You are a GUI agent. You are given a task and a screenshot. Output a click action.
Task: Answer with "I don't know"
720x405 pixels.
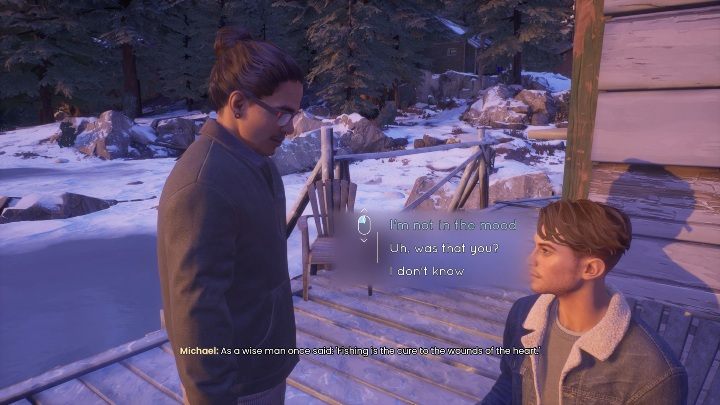(427, 271)
